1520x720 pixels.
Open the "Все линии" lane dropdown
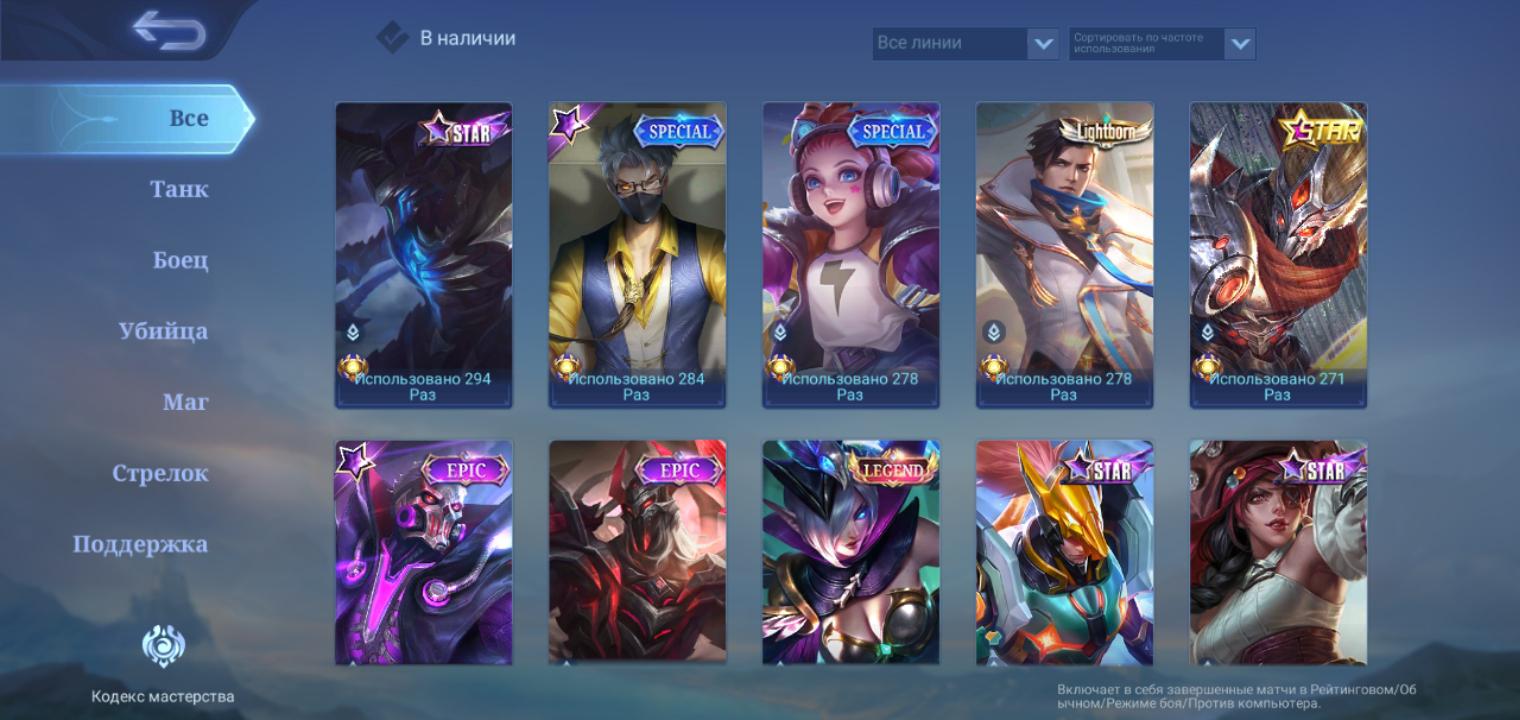pyautogui.click(x=965, y=43)
